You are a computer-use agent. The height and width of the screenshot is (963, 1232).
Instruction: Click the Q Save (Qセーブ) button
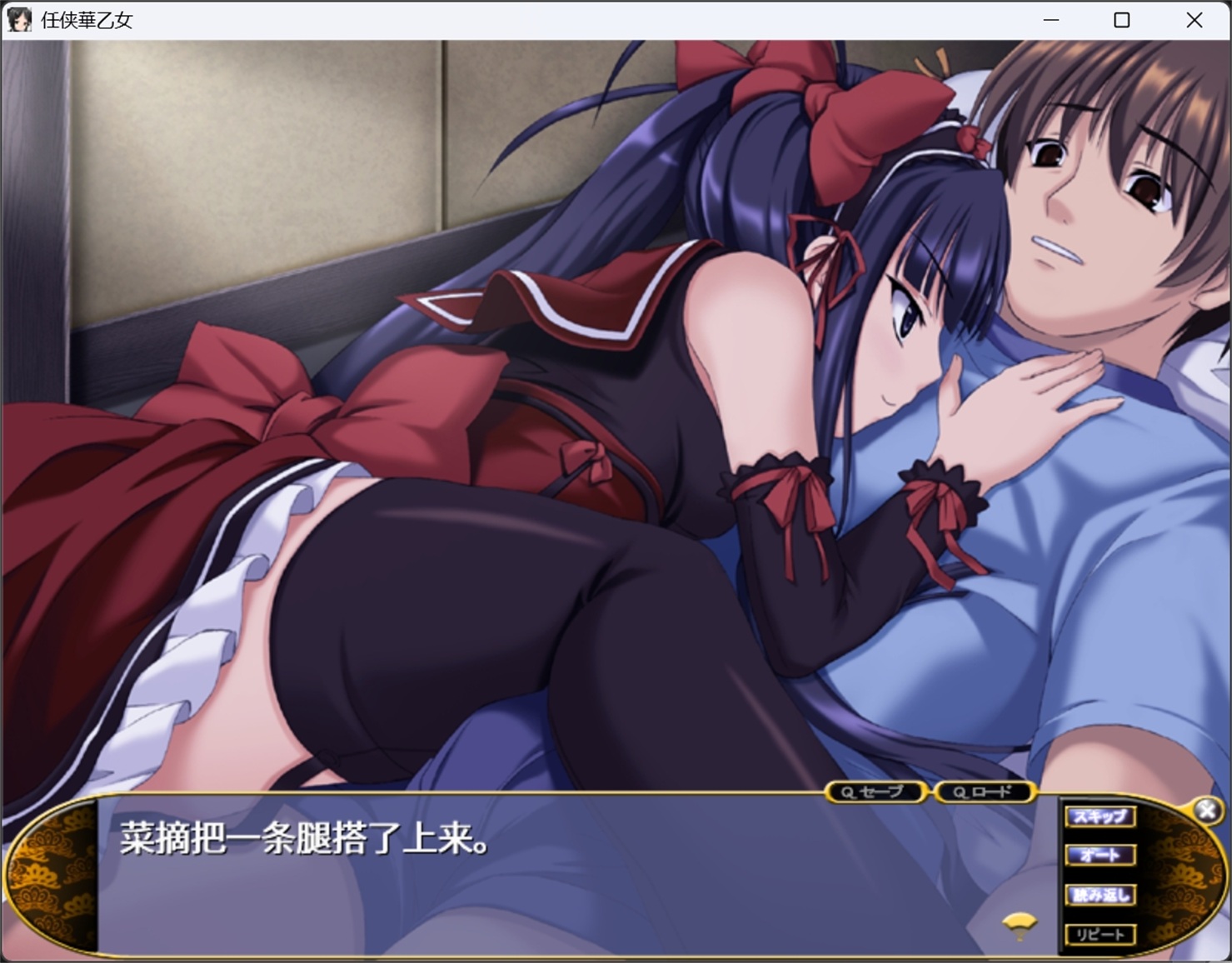point(875,792)
